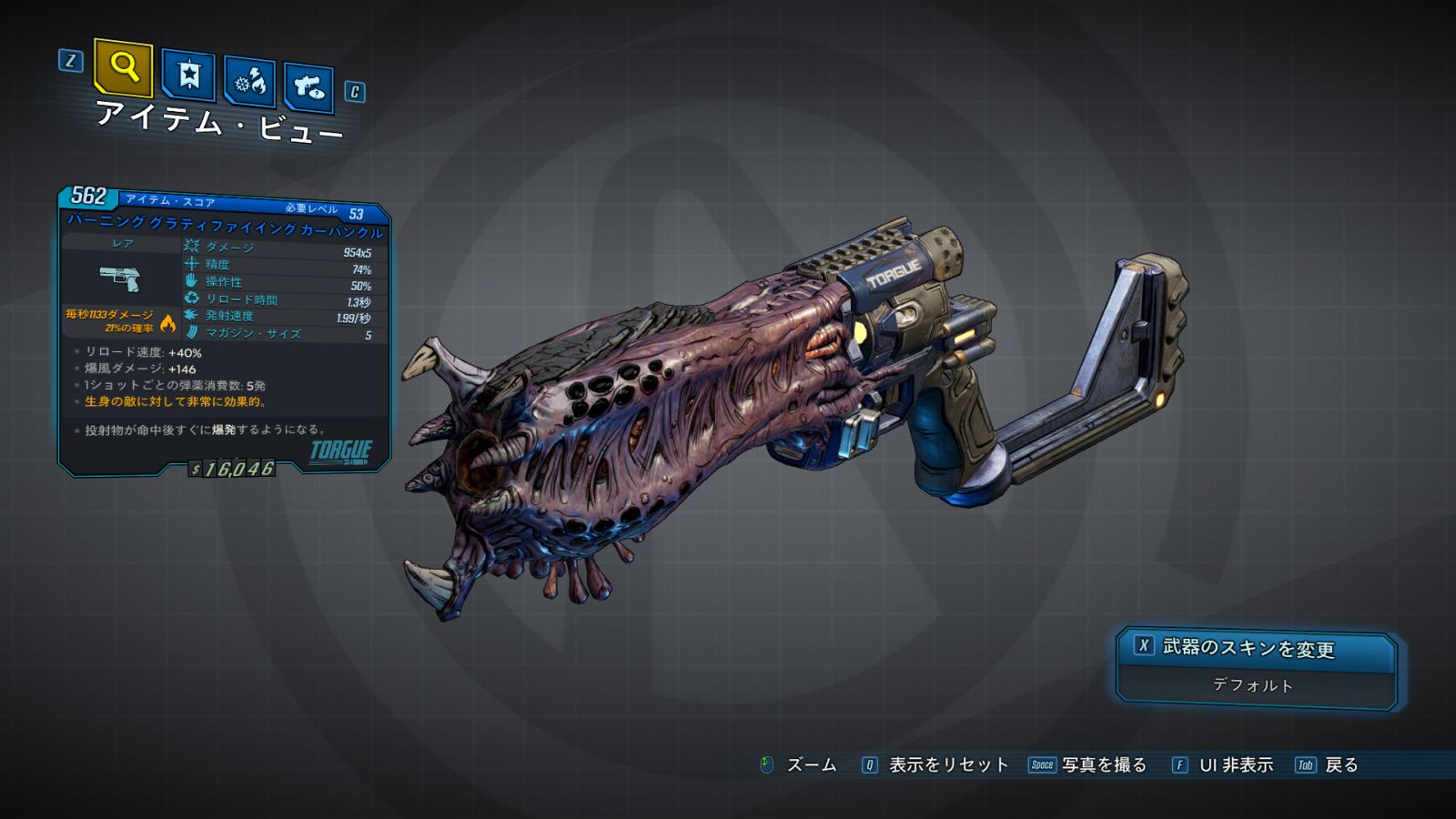
Task: Select the デフォルト weapon skin field
Action: 1253,685
